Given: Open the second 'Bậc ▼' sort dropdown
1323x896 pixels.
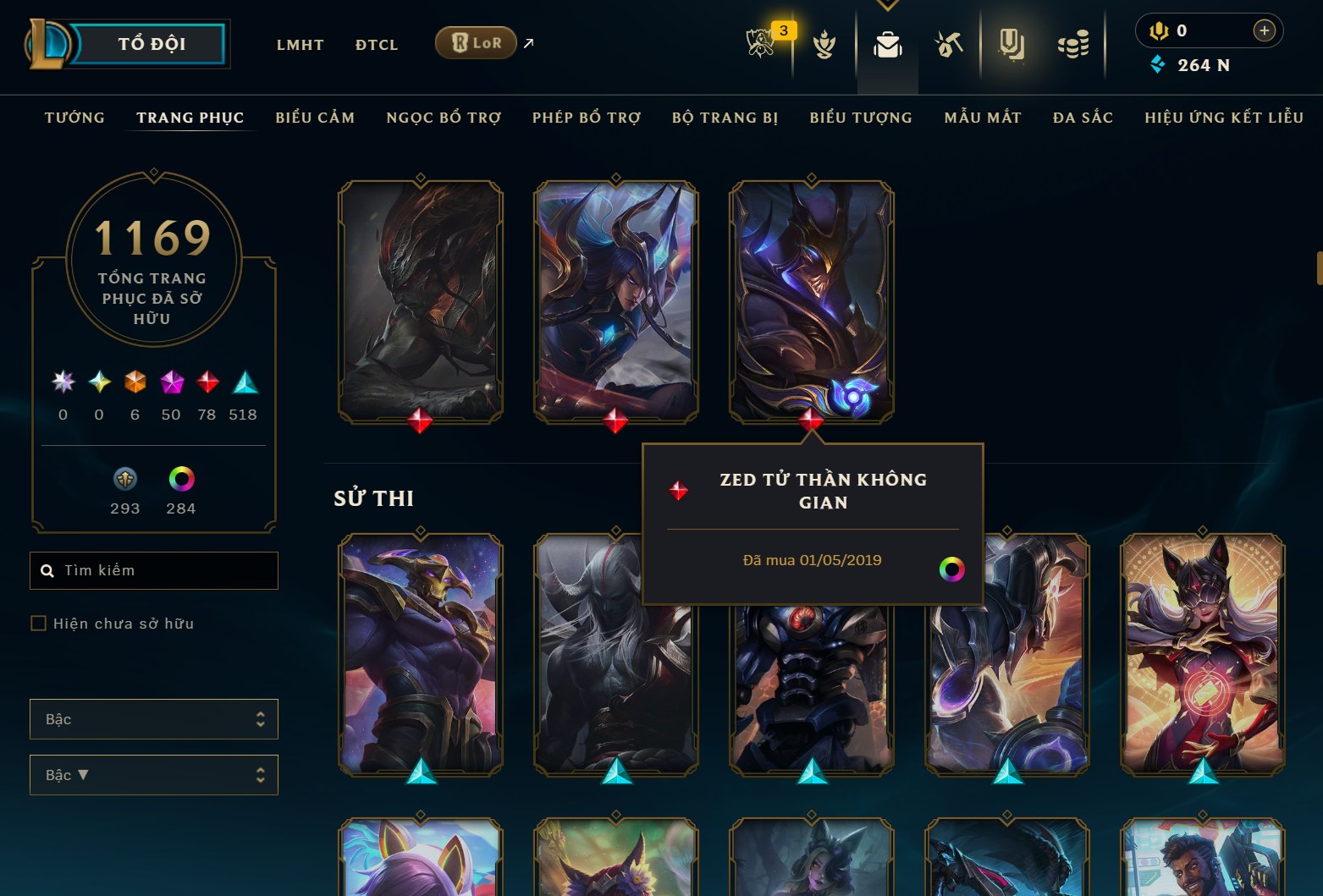Looking at the screenshot, I should (x=153, y=774).
